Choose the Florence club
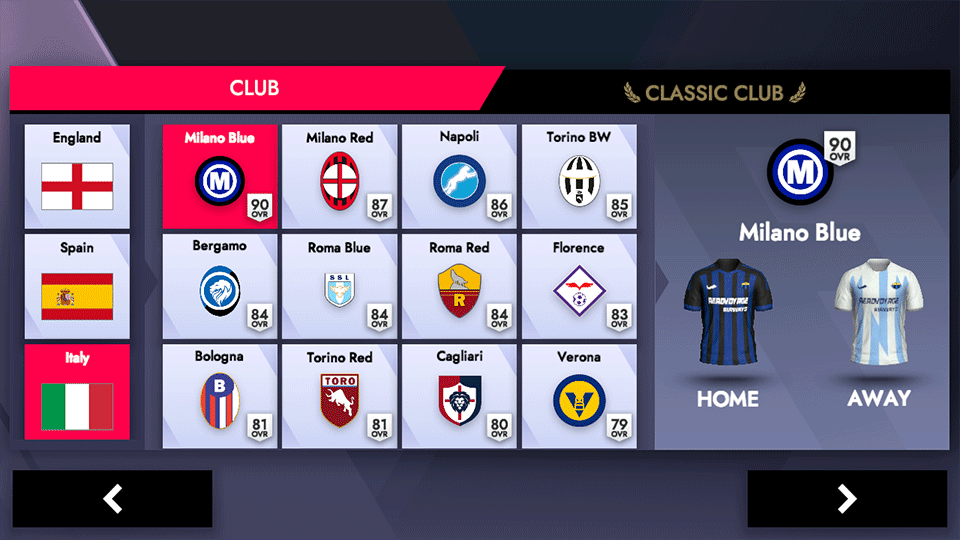960x540 pixels. 579,286
